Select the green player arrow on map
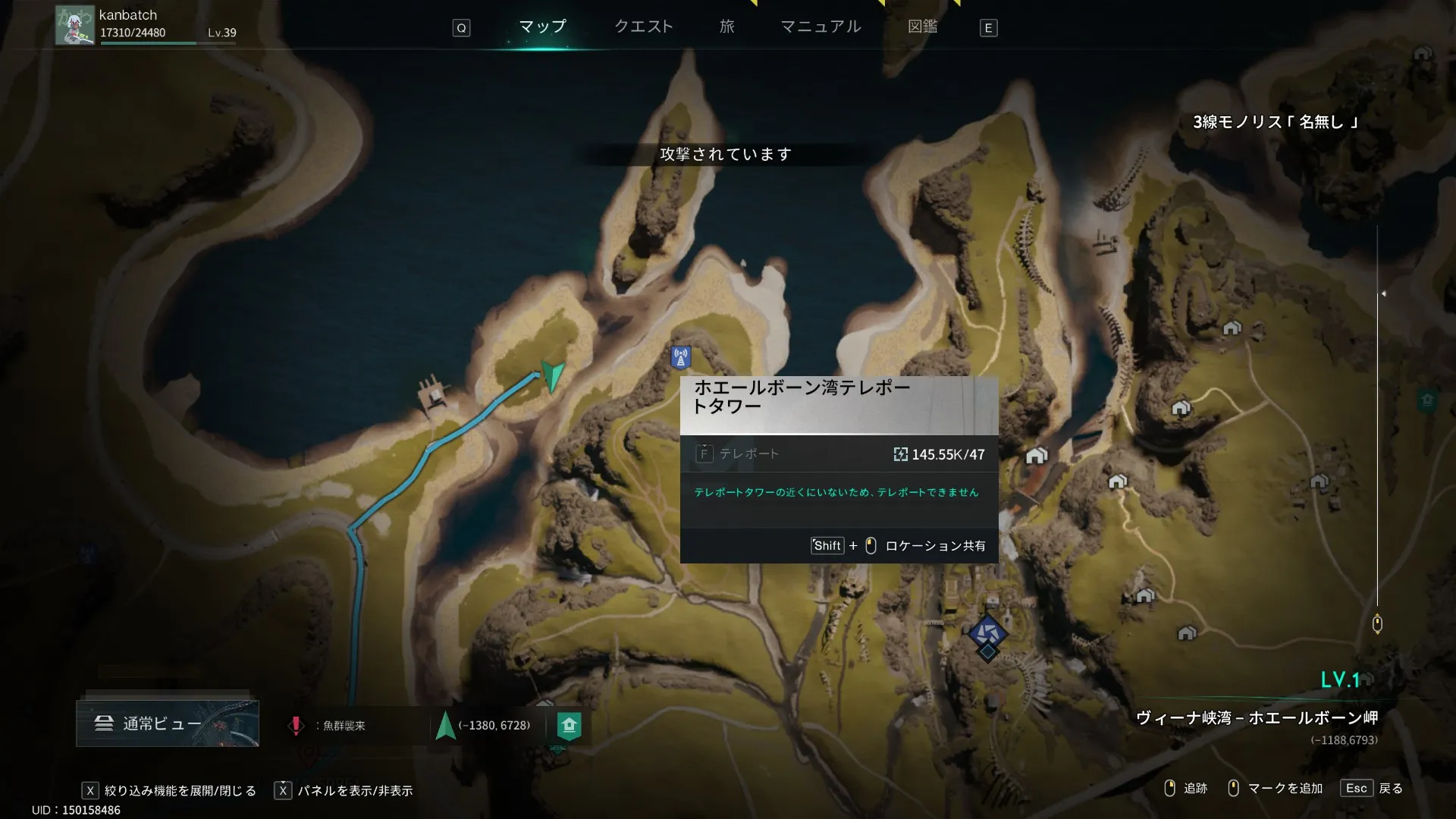This screenshot has width=1456, height=819. click(x=554, y=375)
